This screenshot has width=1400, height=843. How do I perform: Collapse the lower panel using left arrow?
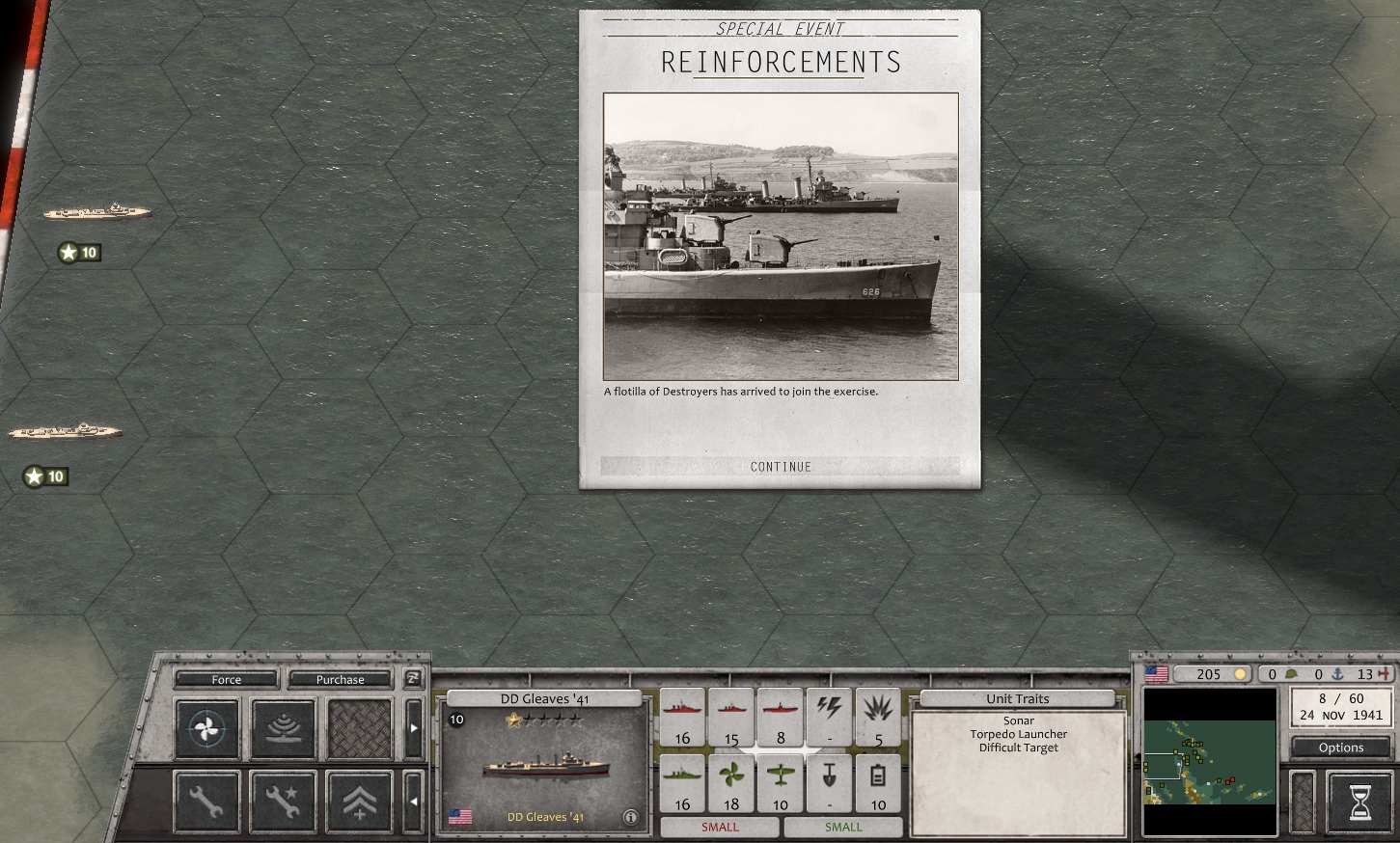click(x=415, y=801)
